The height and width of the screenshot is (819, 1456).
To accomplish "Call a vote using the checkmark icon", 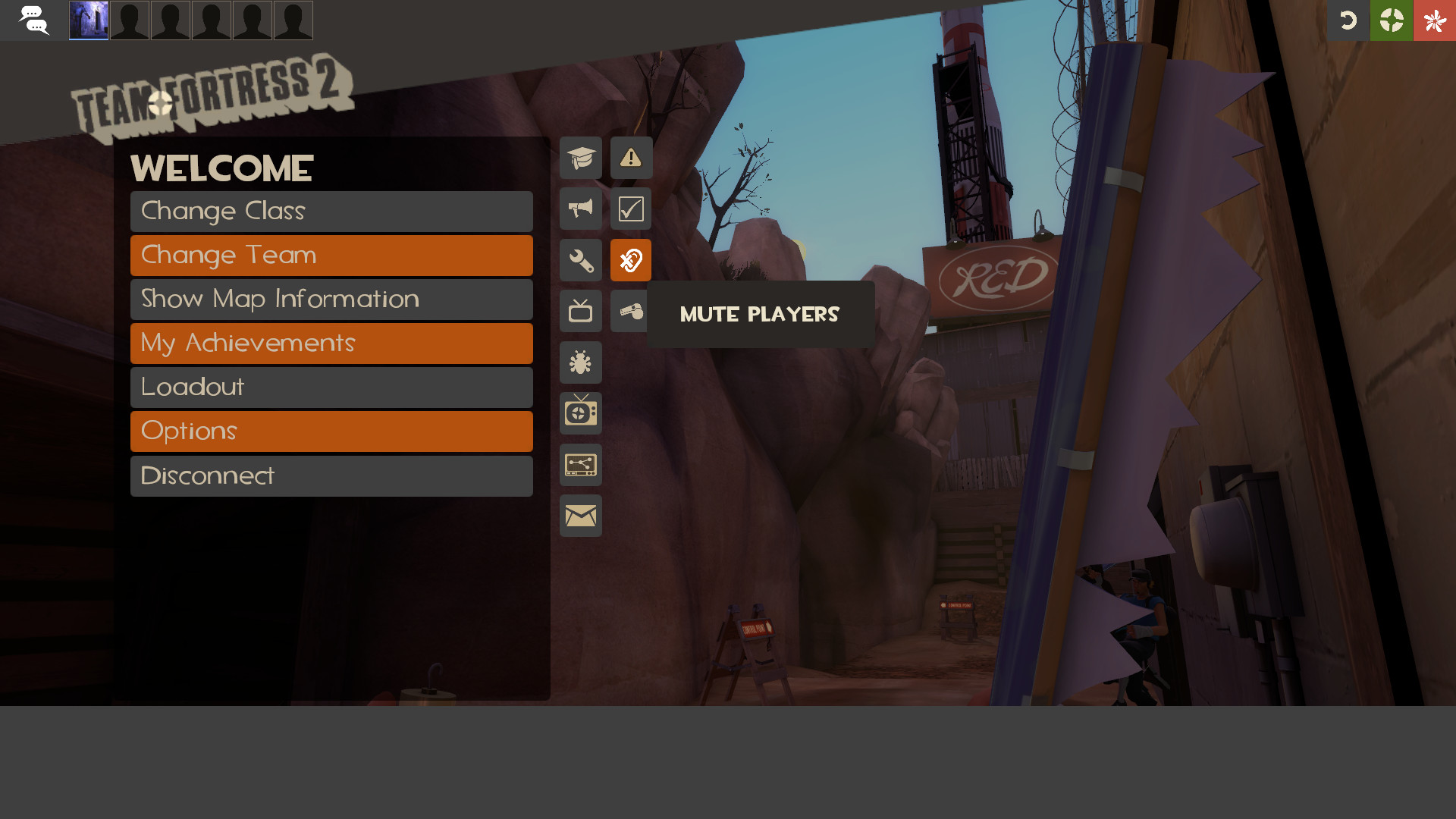I will [630, 209].
